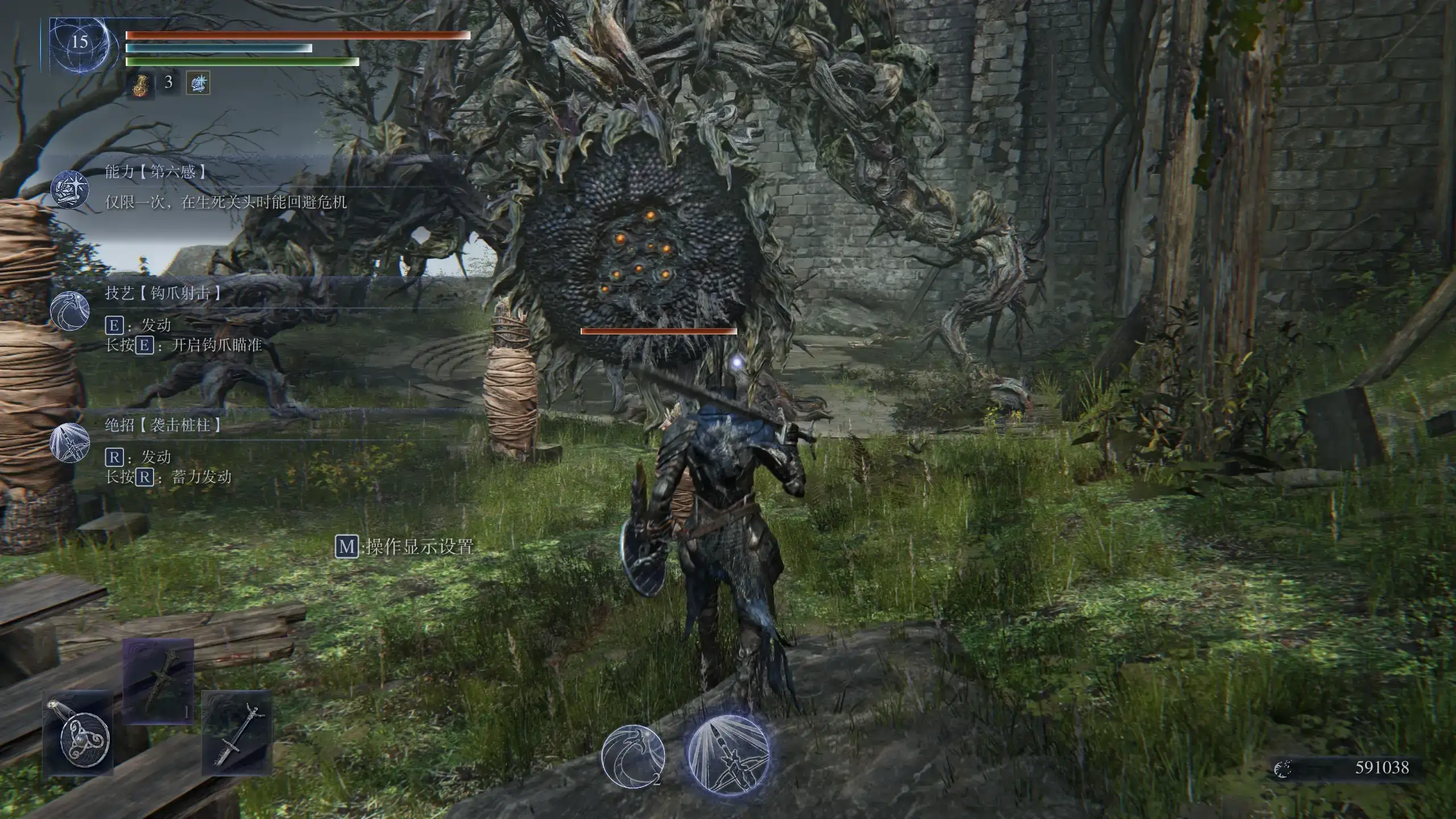Select the 袭击桩柱 ultimate icon in list
Image resolution: width=1456 pixels, height=819 pixels.
[x=70, y=442]
